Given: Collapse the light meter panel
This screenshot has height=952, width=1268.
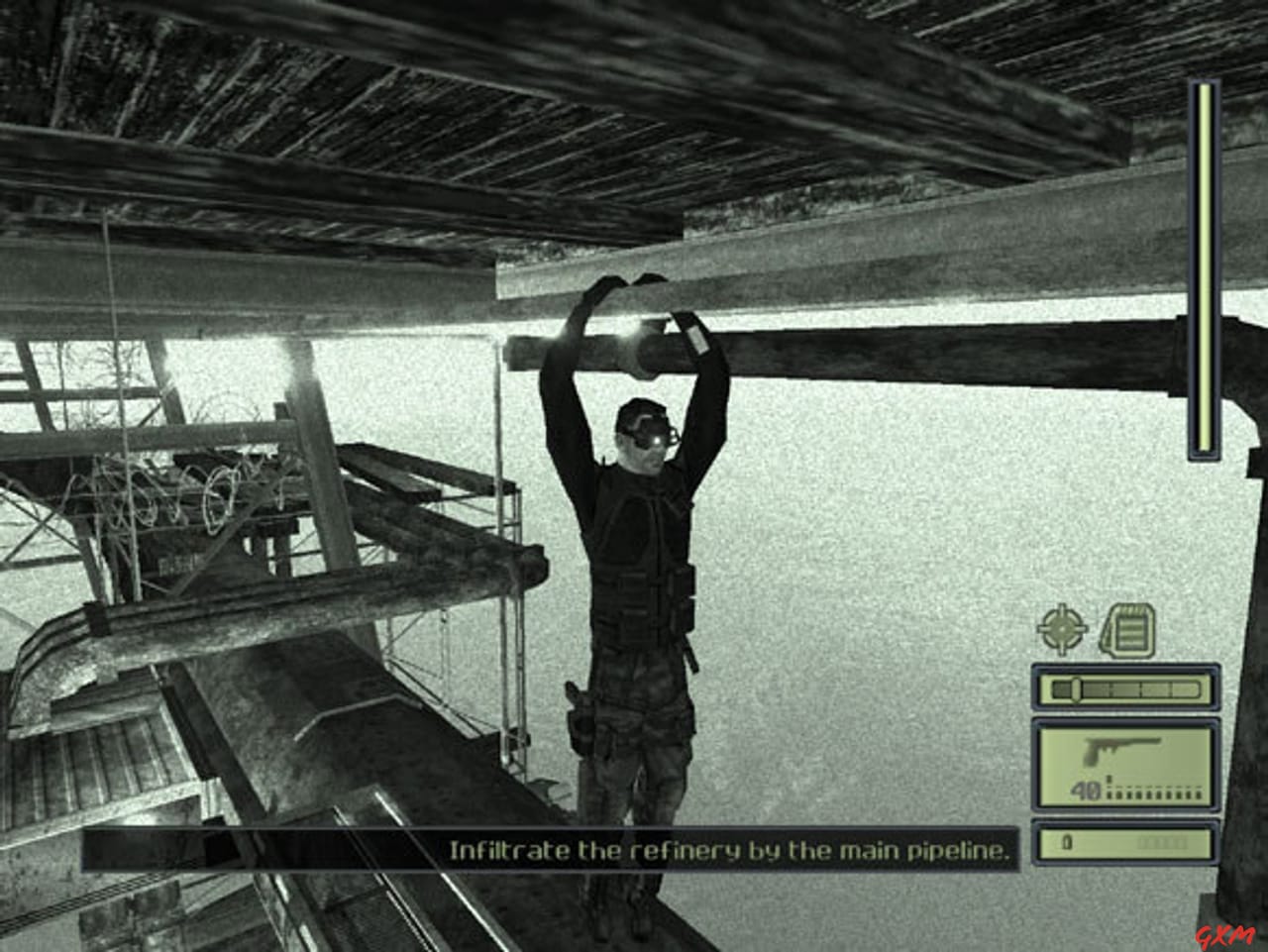Looking at the screenshot, I should pos(1126,686).
